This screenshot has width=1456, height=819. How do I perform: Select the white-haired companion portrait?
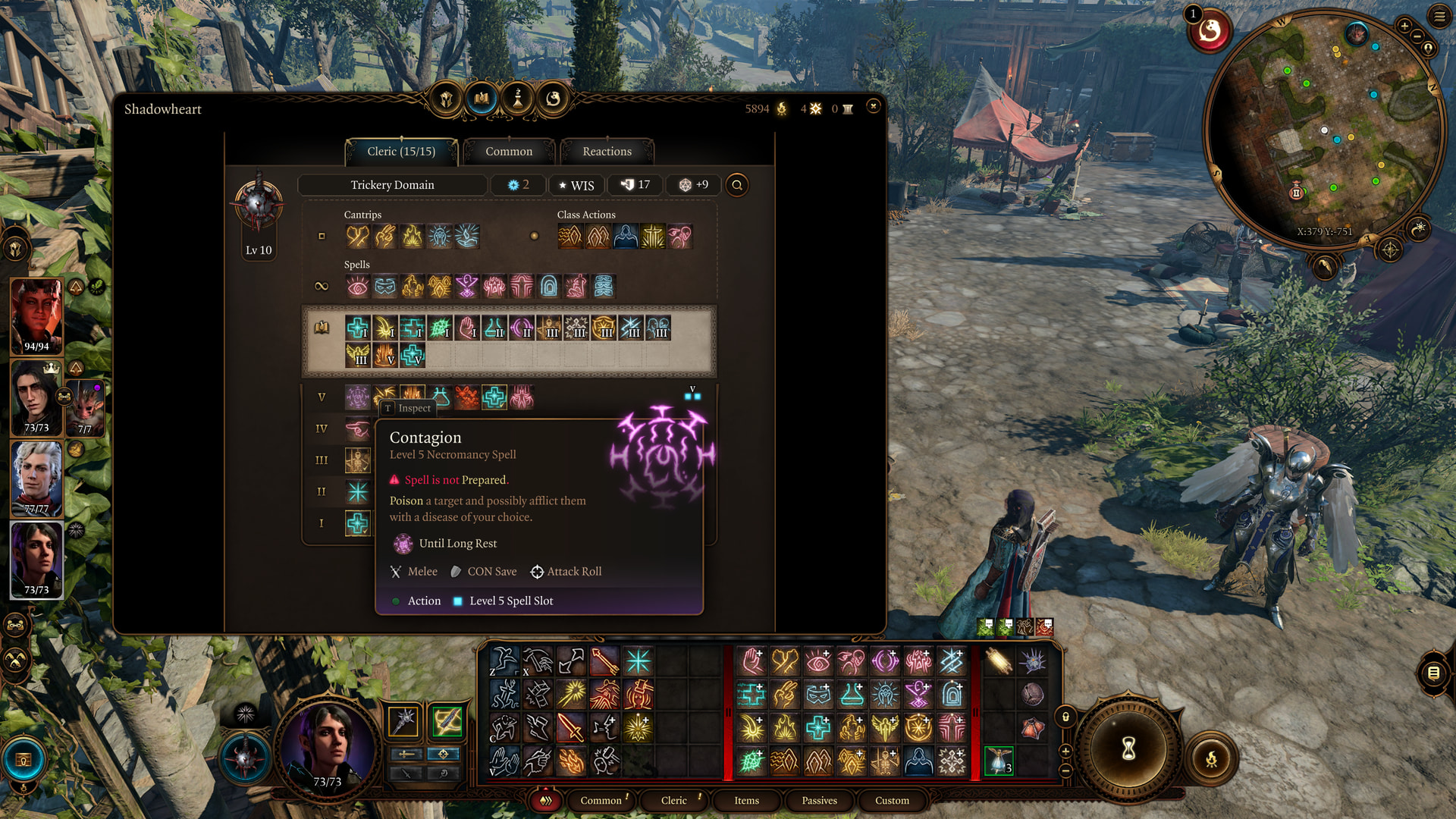[x=36, y=478]
